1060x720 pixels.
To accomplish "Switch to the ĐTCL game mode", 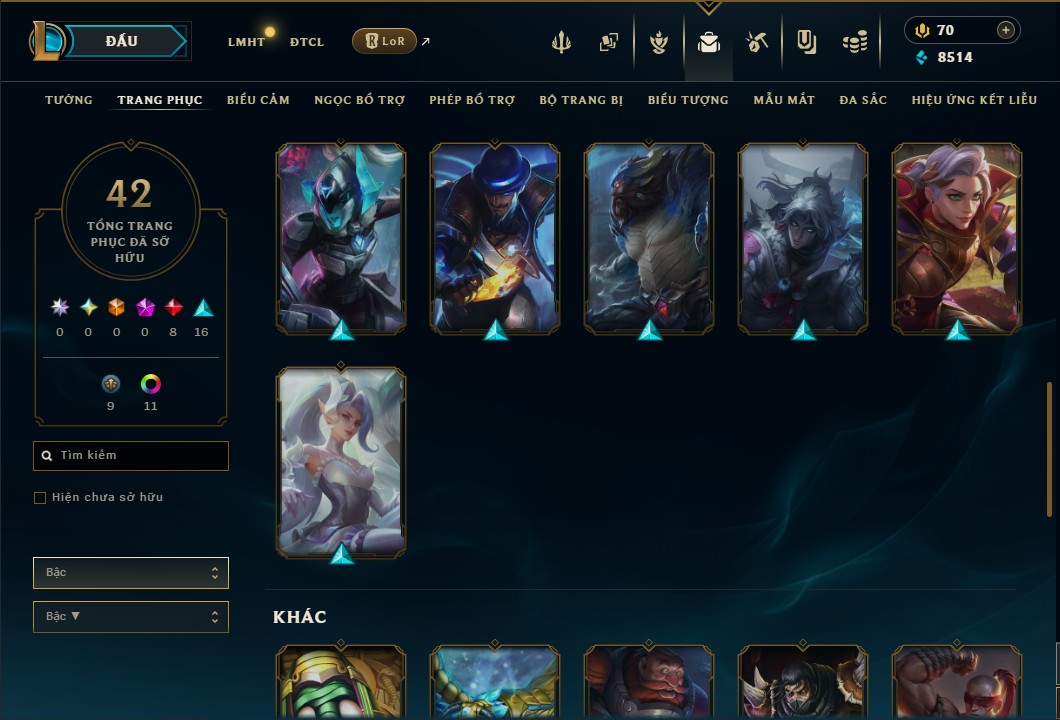I will (x=306, y=42).
